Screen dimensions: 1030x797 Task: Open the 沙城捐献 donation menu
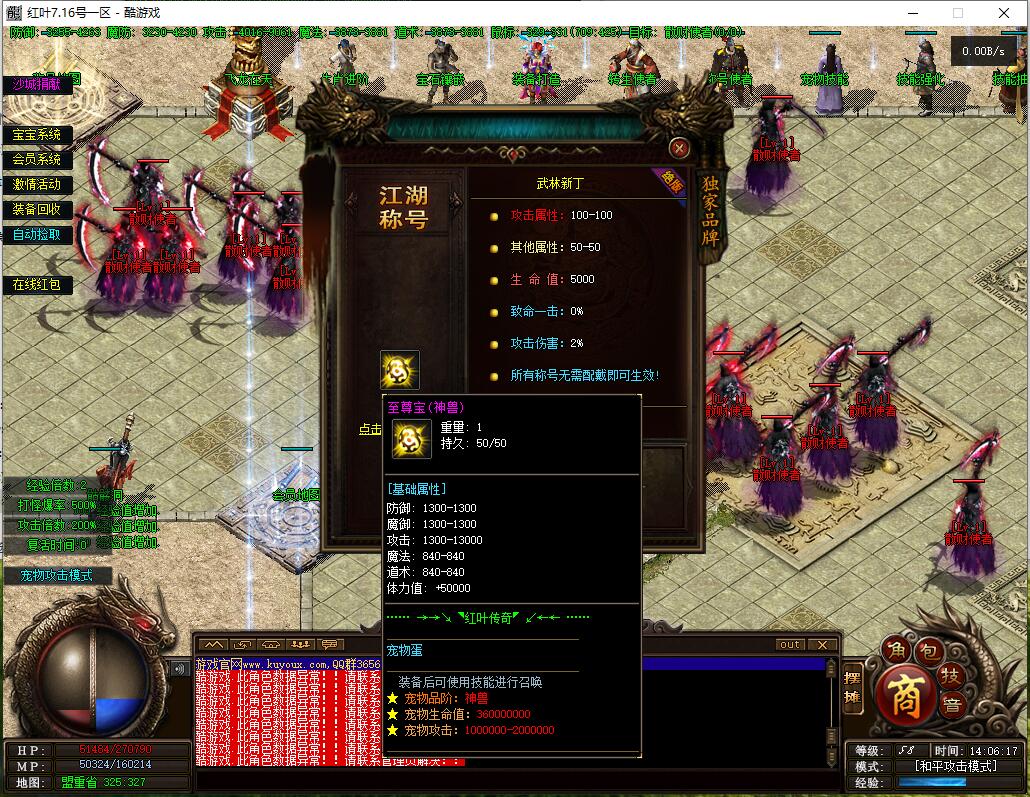pos(36,85)
